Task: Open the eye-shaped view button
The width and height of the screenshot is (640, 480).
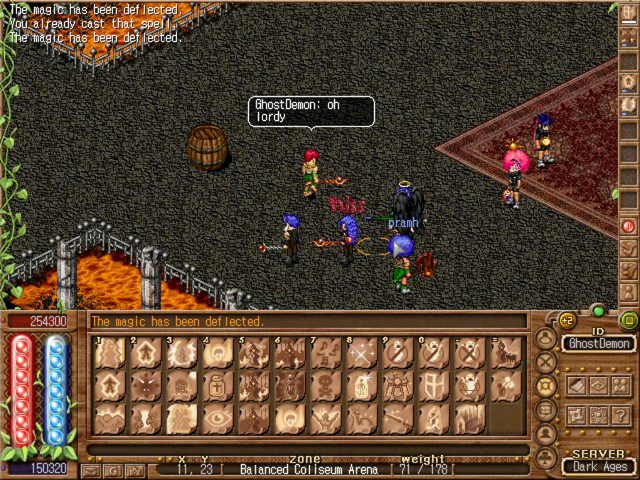Action: [x=598, y=385]
